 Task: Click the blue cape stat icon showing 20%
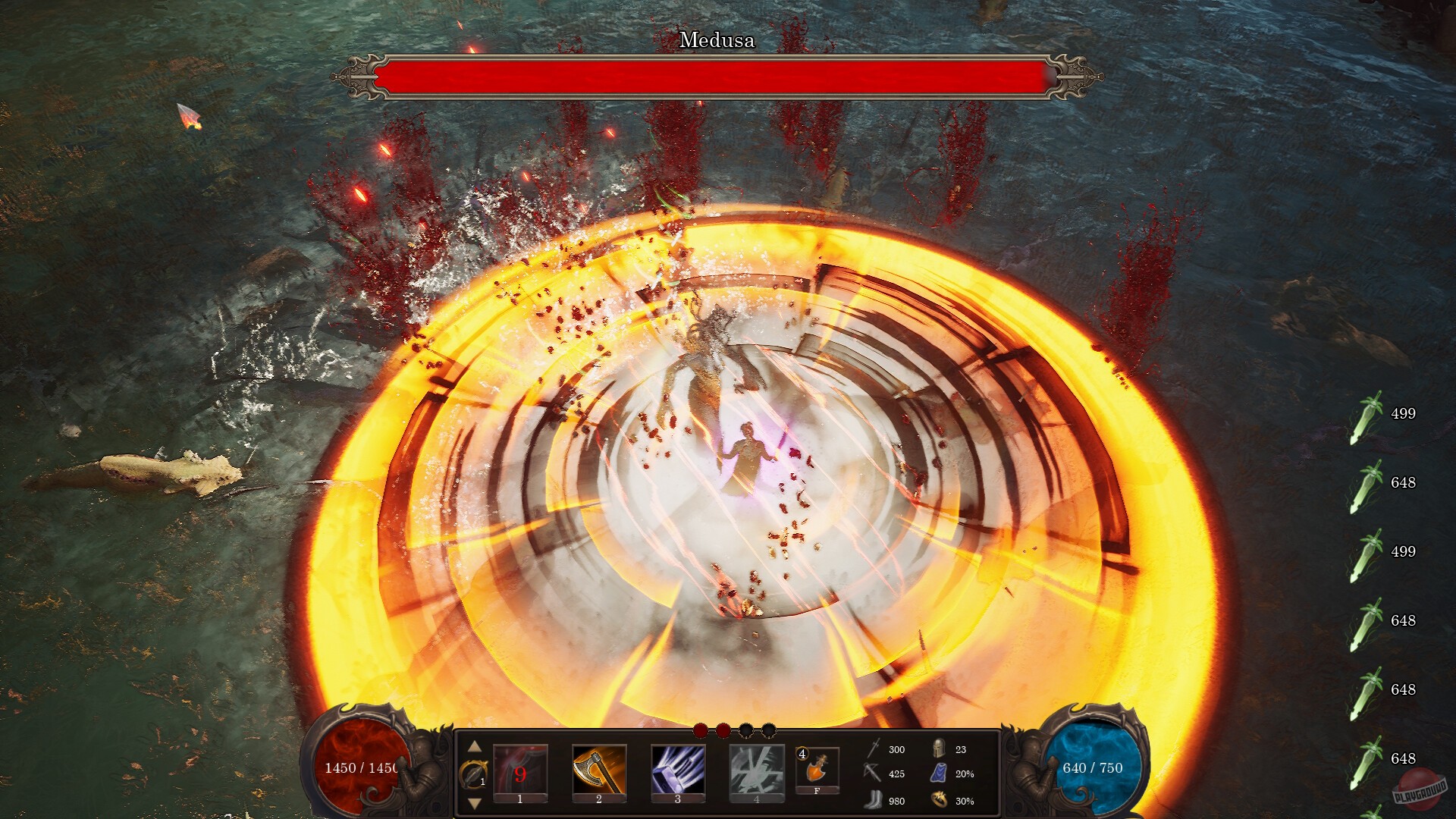point(939,773)
